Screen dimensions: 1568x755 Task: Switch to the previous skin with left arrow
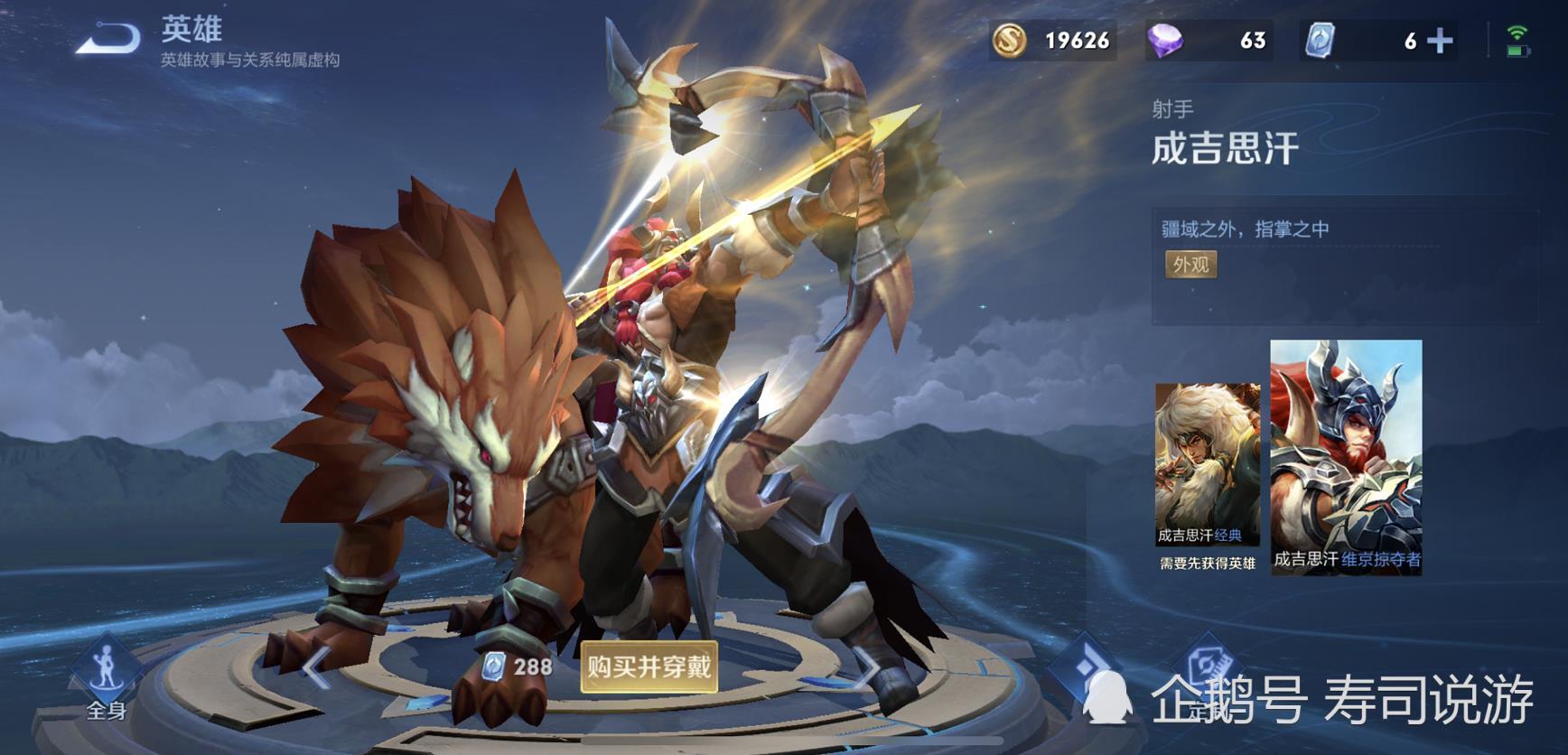[315, 669]
